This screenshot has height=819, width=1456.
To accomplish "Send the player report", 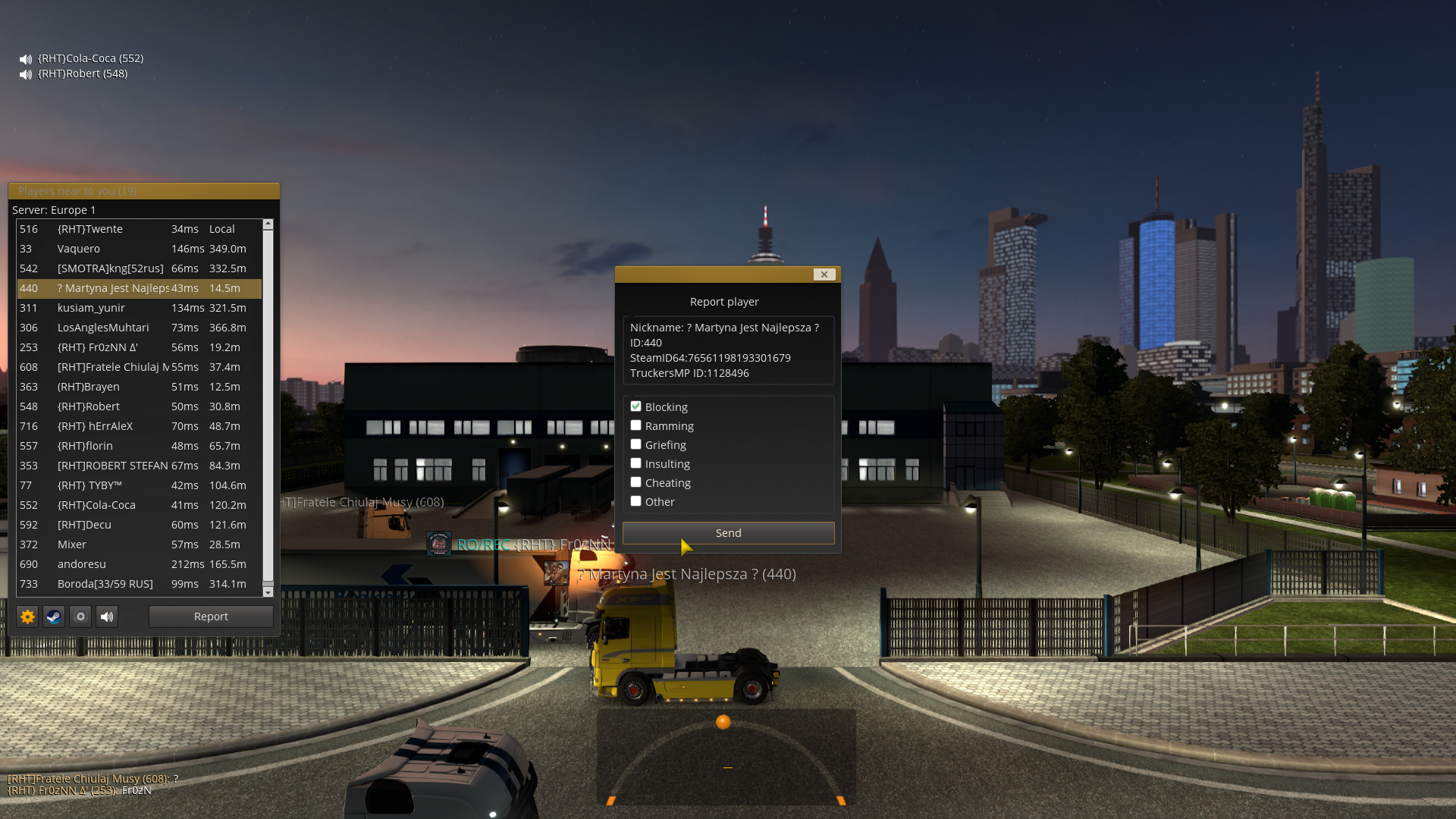I will [x=728, y=533].
